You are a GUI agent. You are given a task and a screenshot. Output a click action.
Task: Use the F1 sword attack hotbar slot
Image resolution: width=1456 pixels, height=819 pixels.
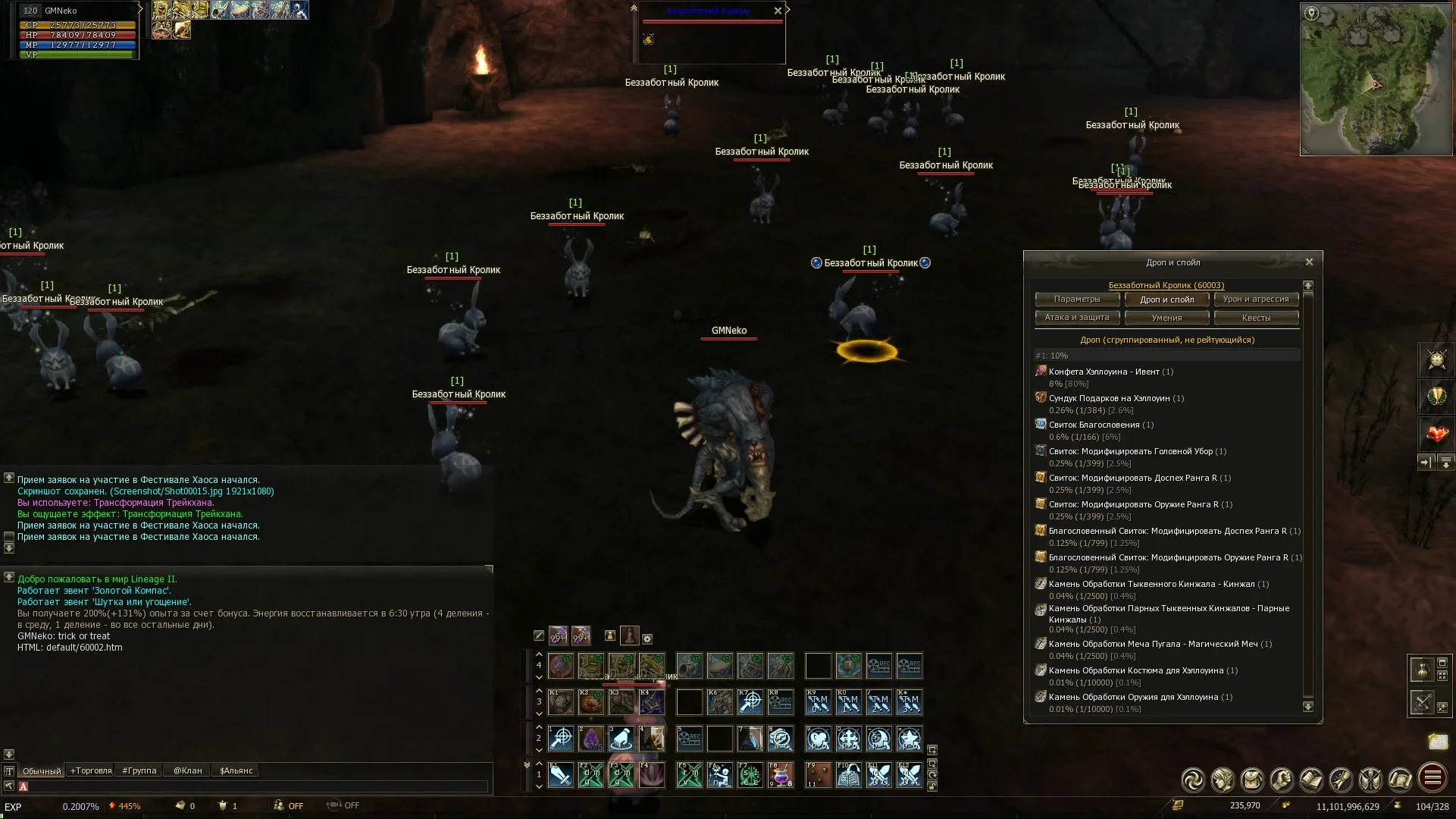point(561,775)
